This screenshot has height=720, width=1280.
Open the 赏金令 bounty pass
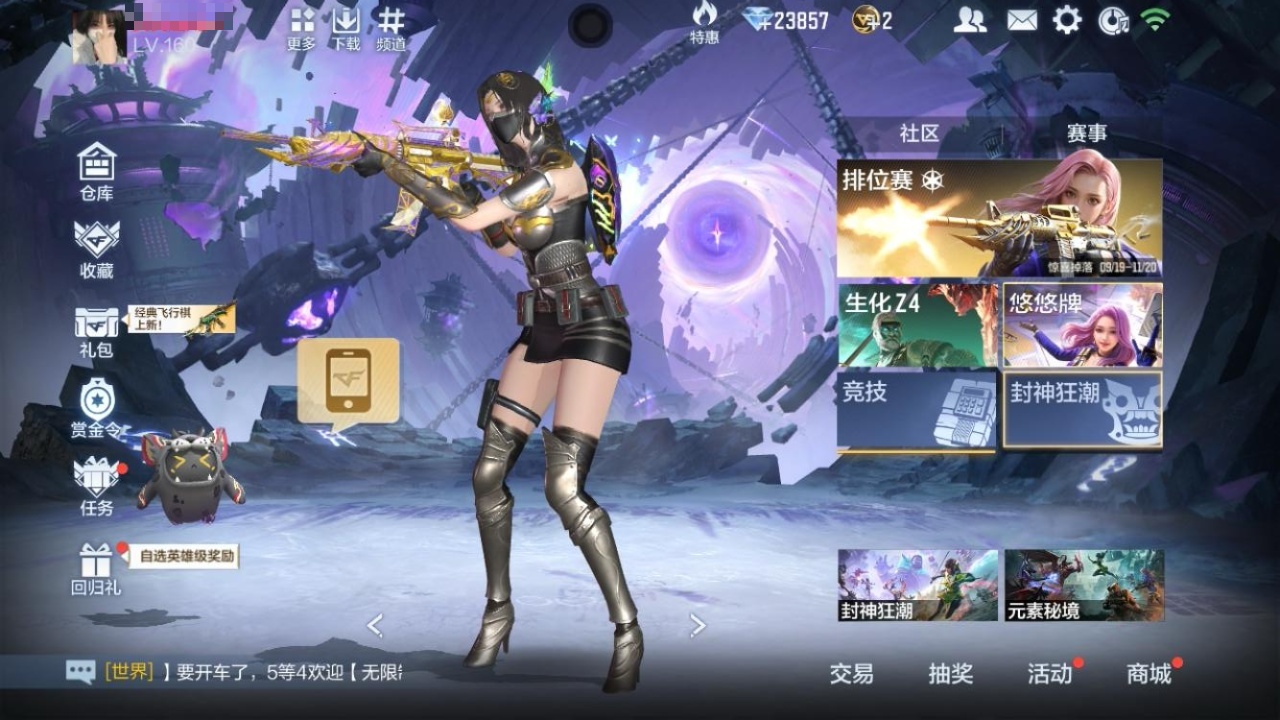click(97, 409)
